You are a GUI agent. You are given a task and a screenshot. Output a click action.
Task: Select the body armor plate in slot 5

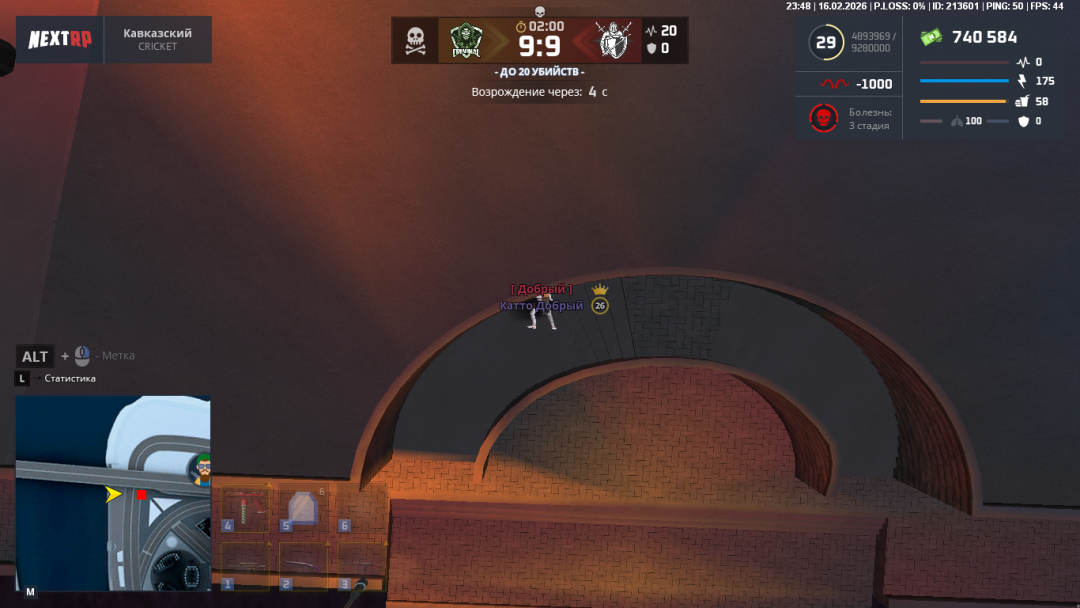pos(302,509)
